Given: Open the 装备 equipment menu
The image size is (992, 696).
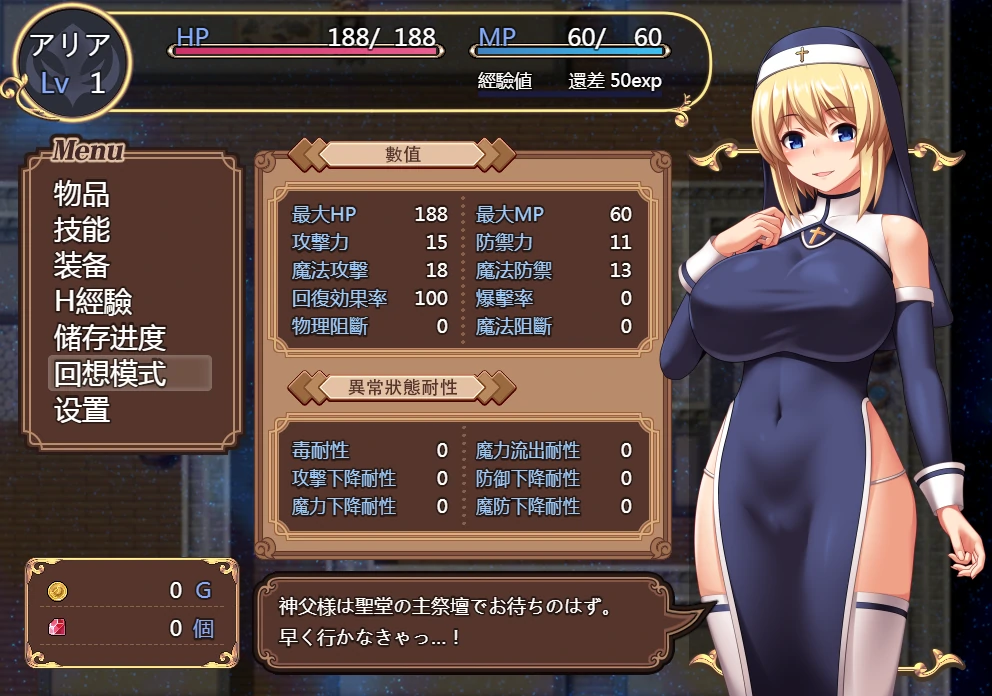Looking at the screenshot, I should coord(82,266).
